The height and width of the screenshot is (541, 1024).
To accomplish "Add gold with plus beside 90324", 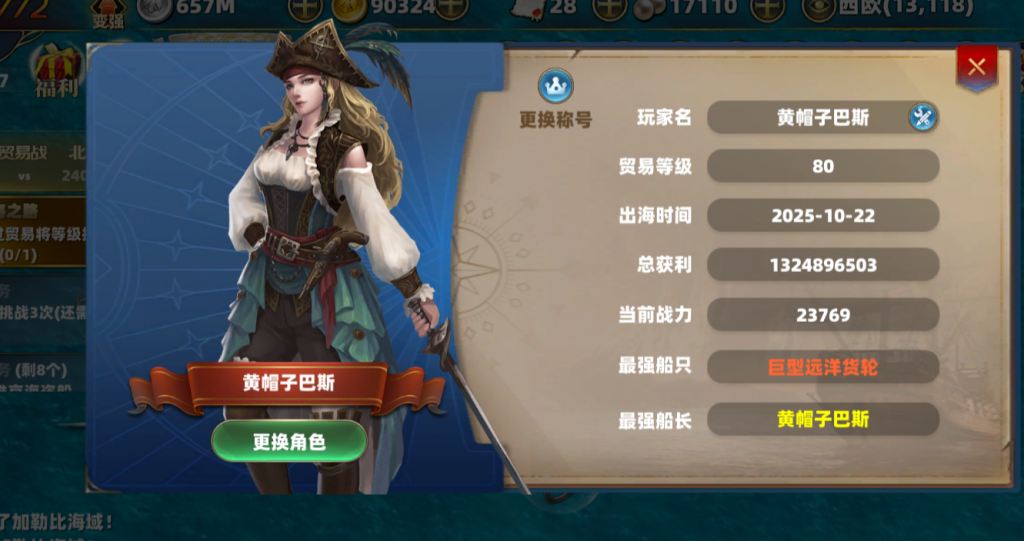I will point(452,8).
